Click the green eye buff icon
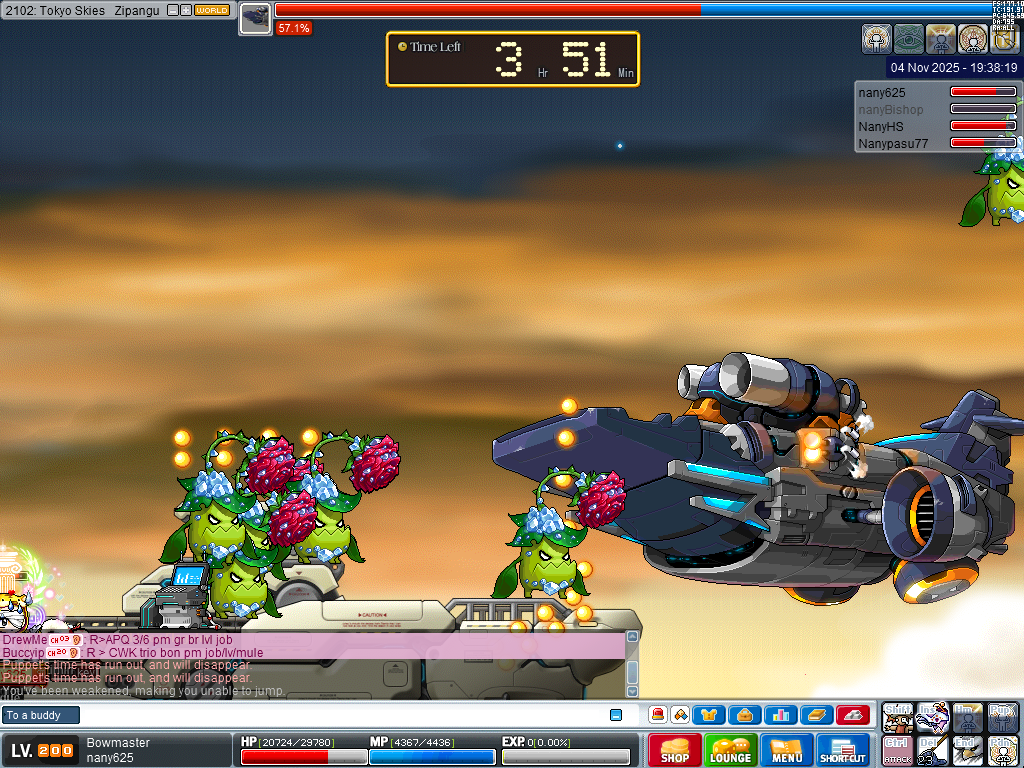Viewport: 1024px width, 768px height. (908, 39)
